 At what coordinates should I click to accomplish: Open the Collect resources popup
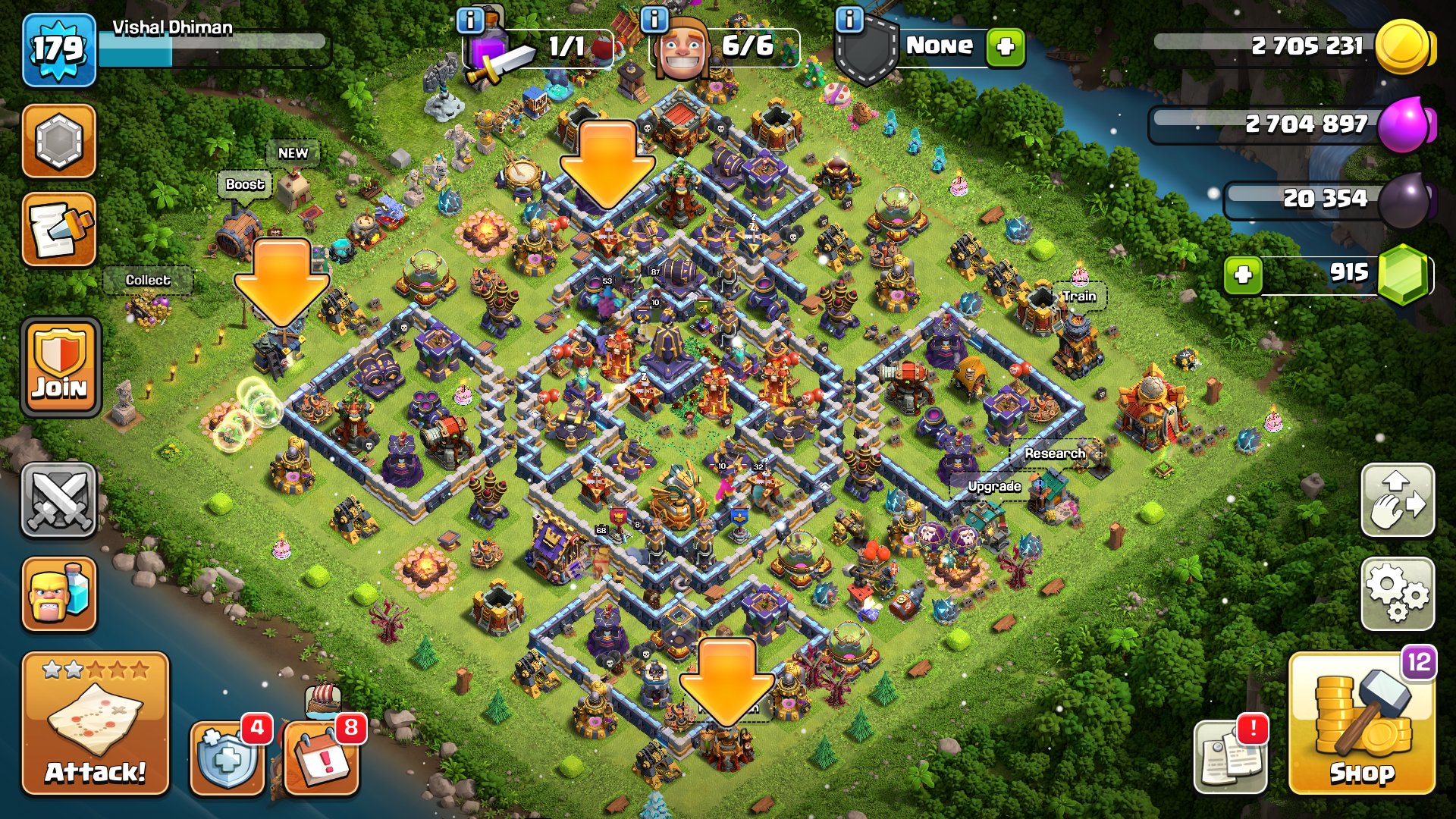(x=149, y=280)
